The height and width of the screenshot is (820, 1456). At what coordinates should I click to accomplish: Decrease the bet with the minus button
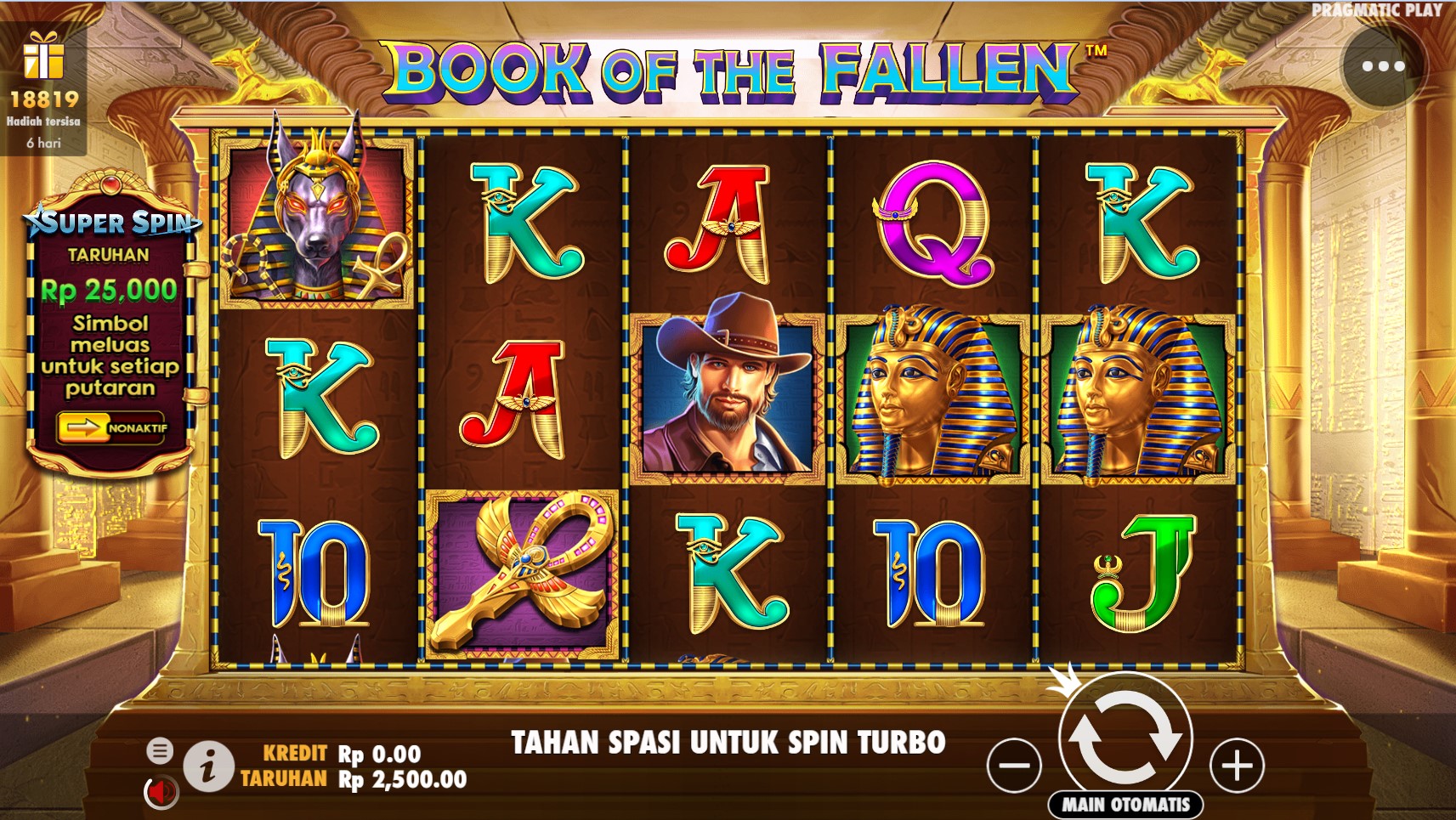pyautogui.click(x=1014, y=766)
